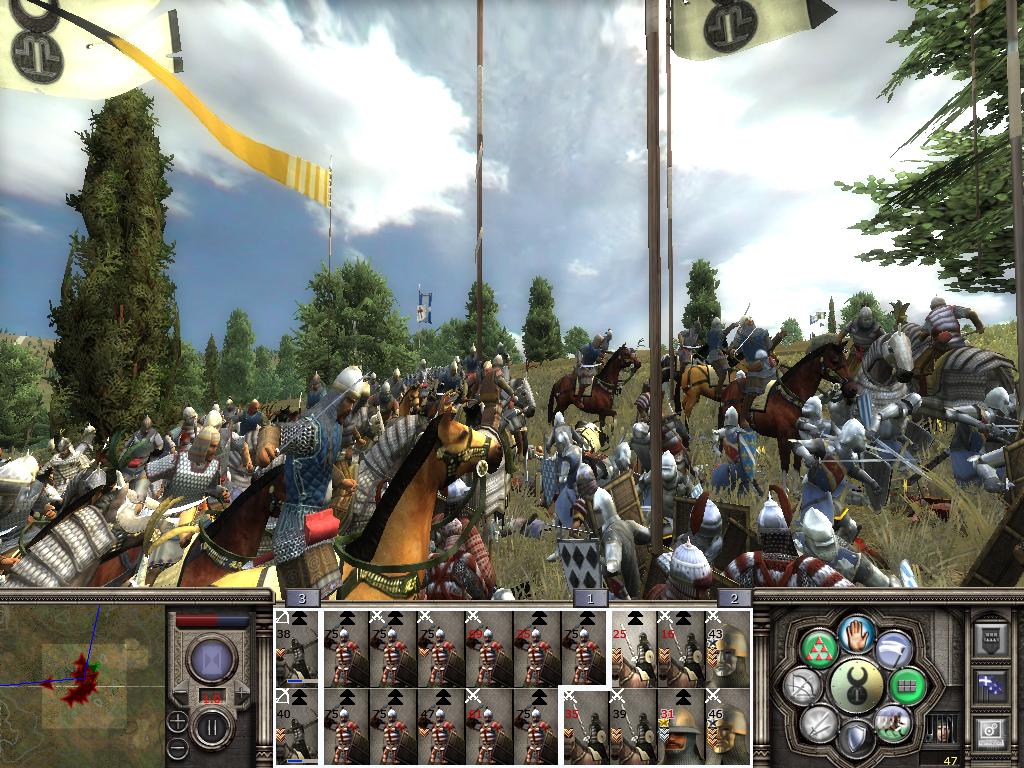The width and height of the screenshot is (1024, 768).
Task: Select the general's unit card showing 43
Action: coord(729,648)
